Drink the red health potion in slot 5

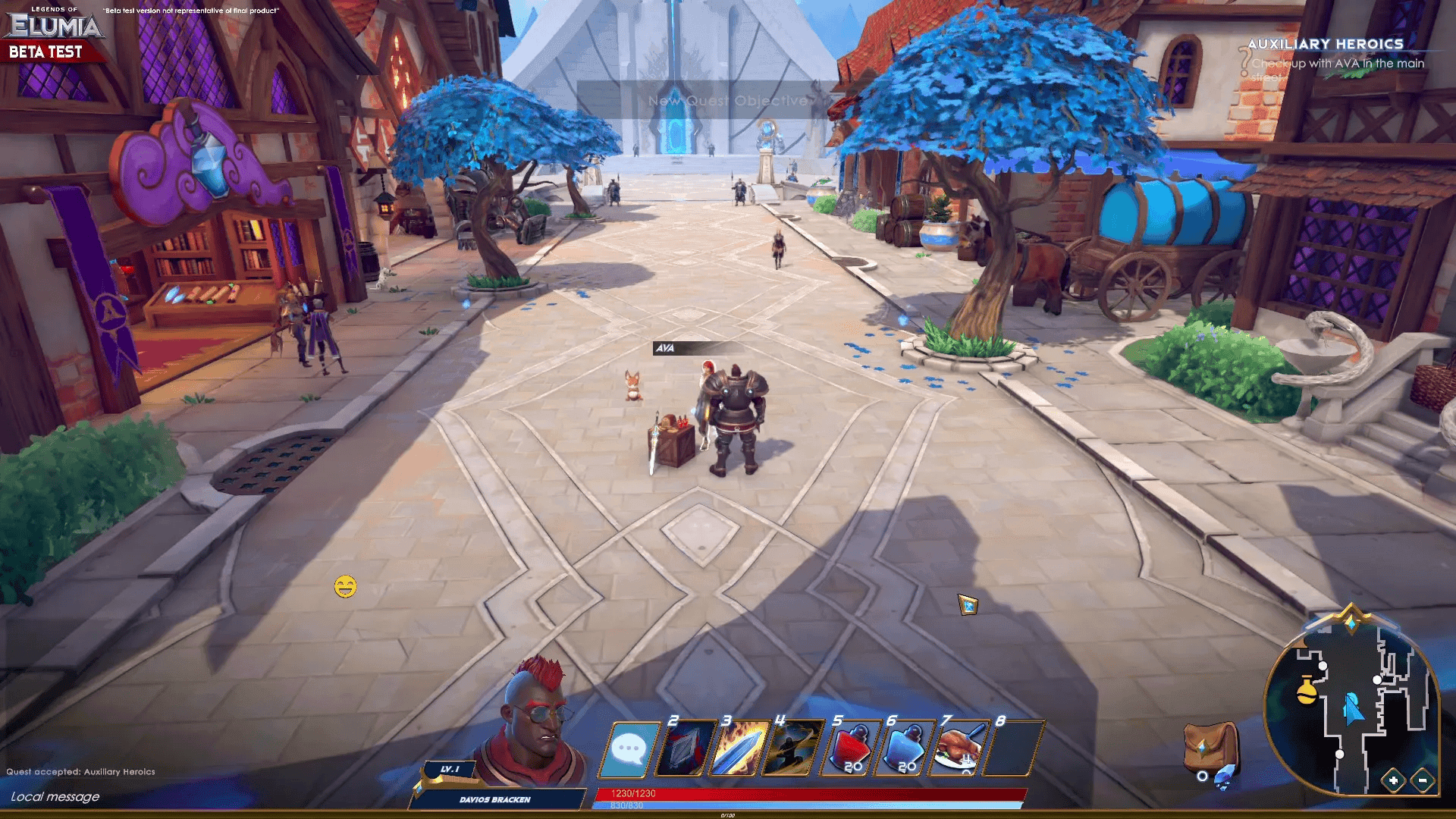[x=851, y=747]
